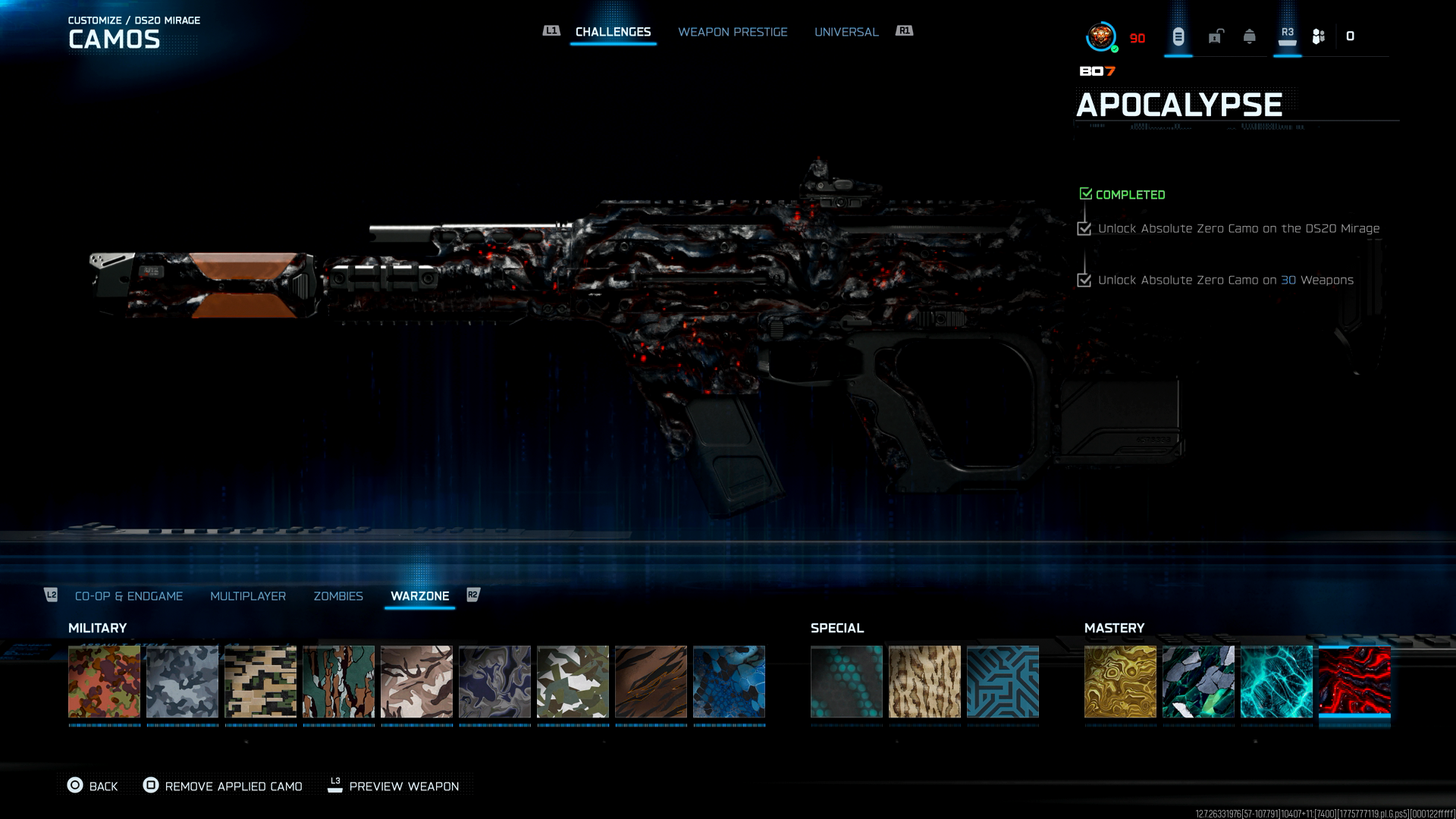Select the grey-blue cloud camo swatch
Viewport: 1456px width, 819px height.
pyautogui.click(x=182, y=681)
